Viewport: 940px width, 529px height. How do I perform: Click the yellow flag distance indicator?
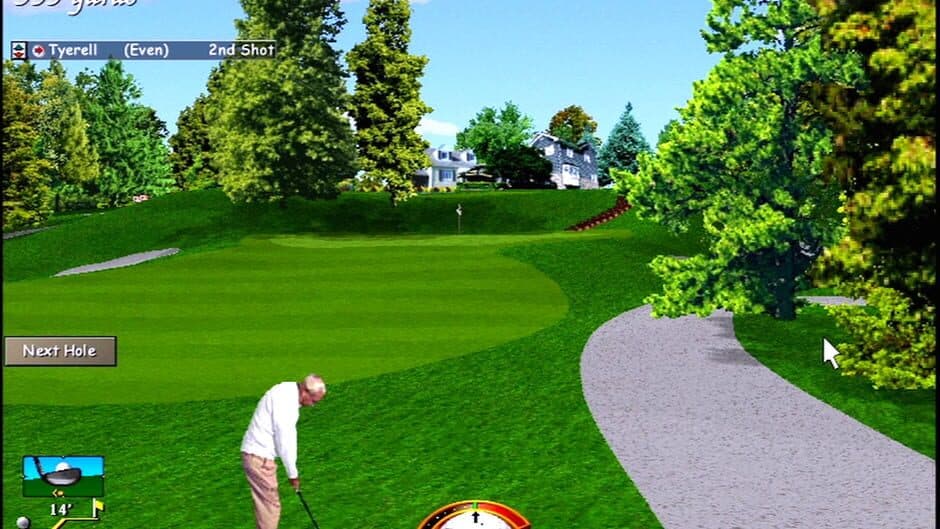pyautogui.click(x=97, y=510)
